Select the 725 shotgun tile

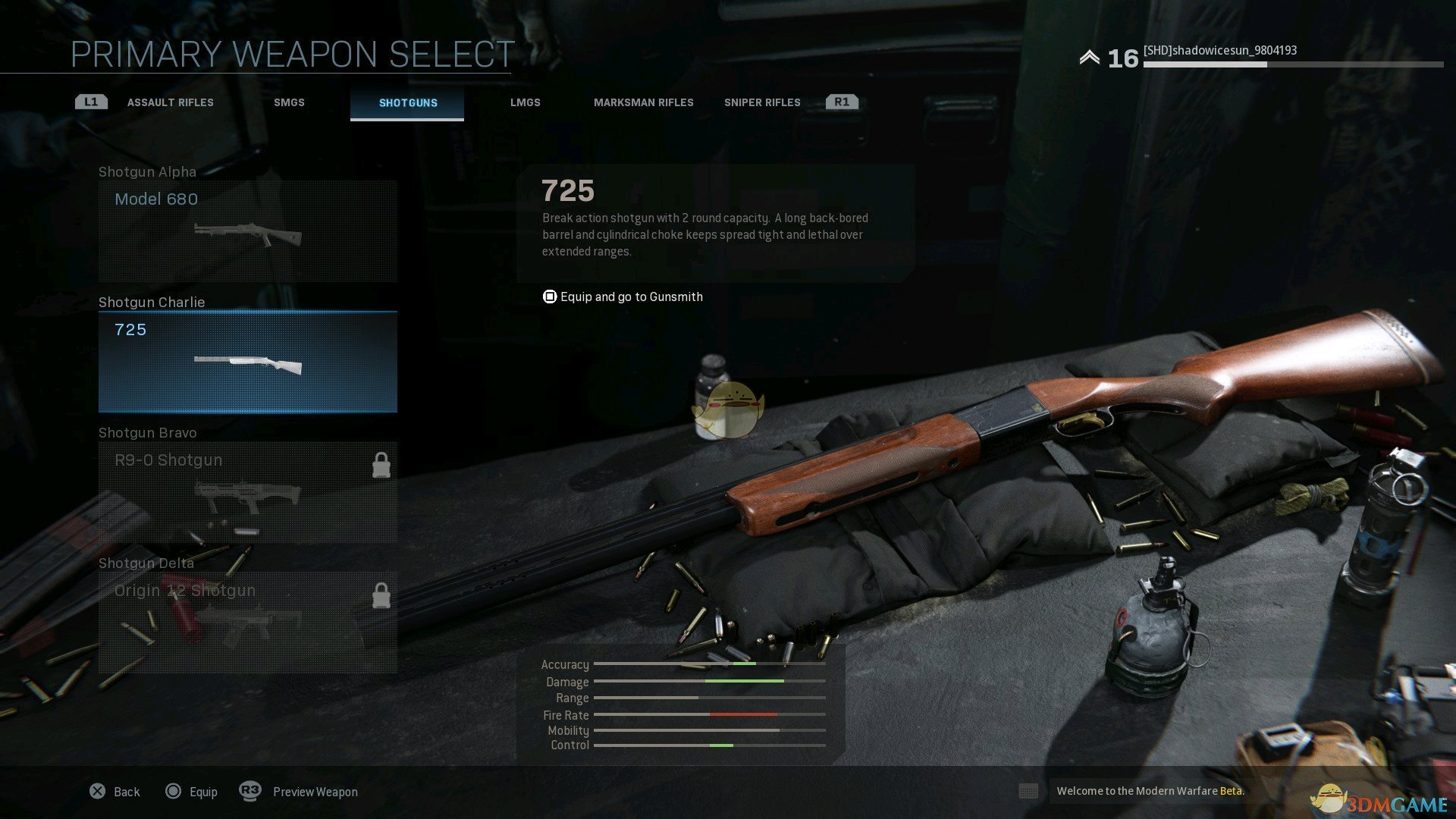[x=248, y=362]
